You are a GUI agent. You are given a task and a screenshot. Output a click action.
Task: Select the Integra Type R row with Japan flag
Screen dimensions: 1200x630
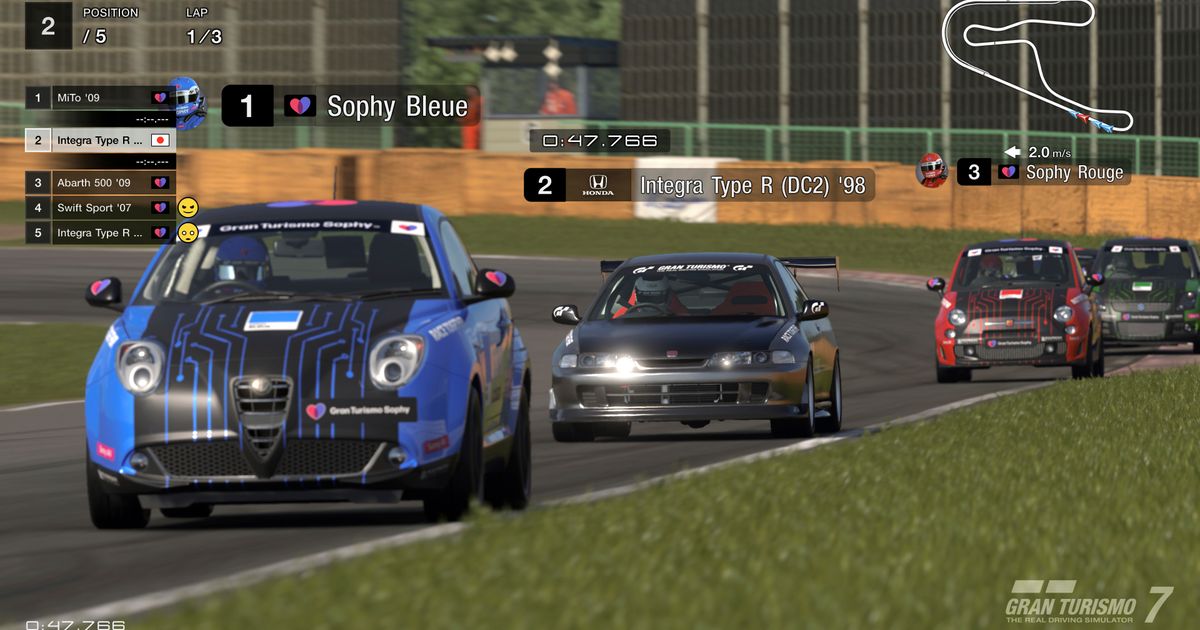pyautogui.click(x=100, y=140)
